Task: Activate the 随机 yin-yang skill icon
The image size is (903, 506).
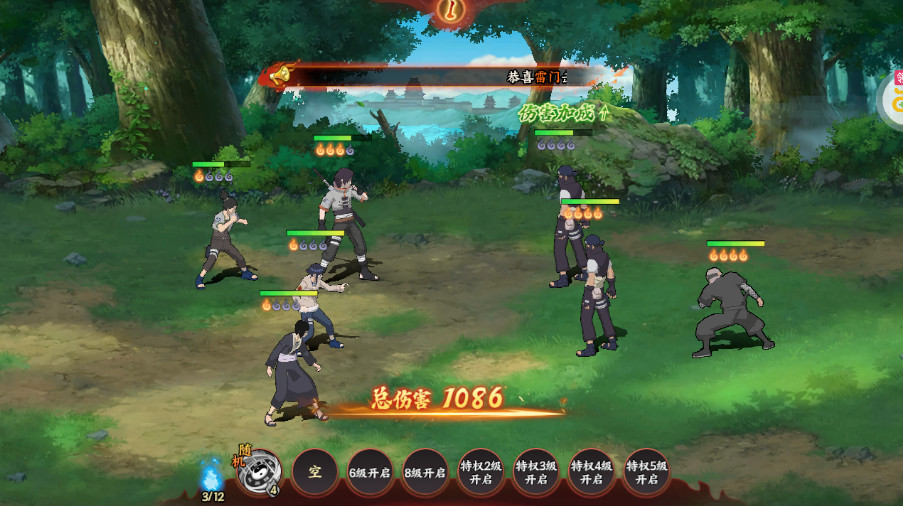Action: coord(259,472)
